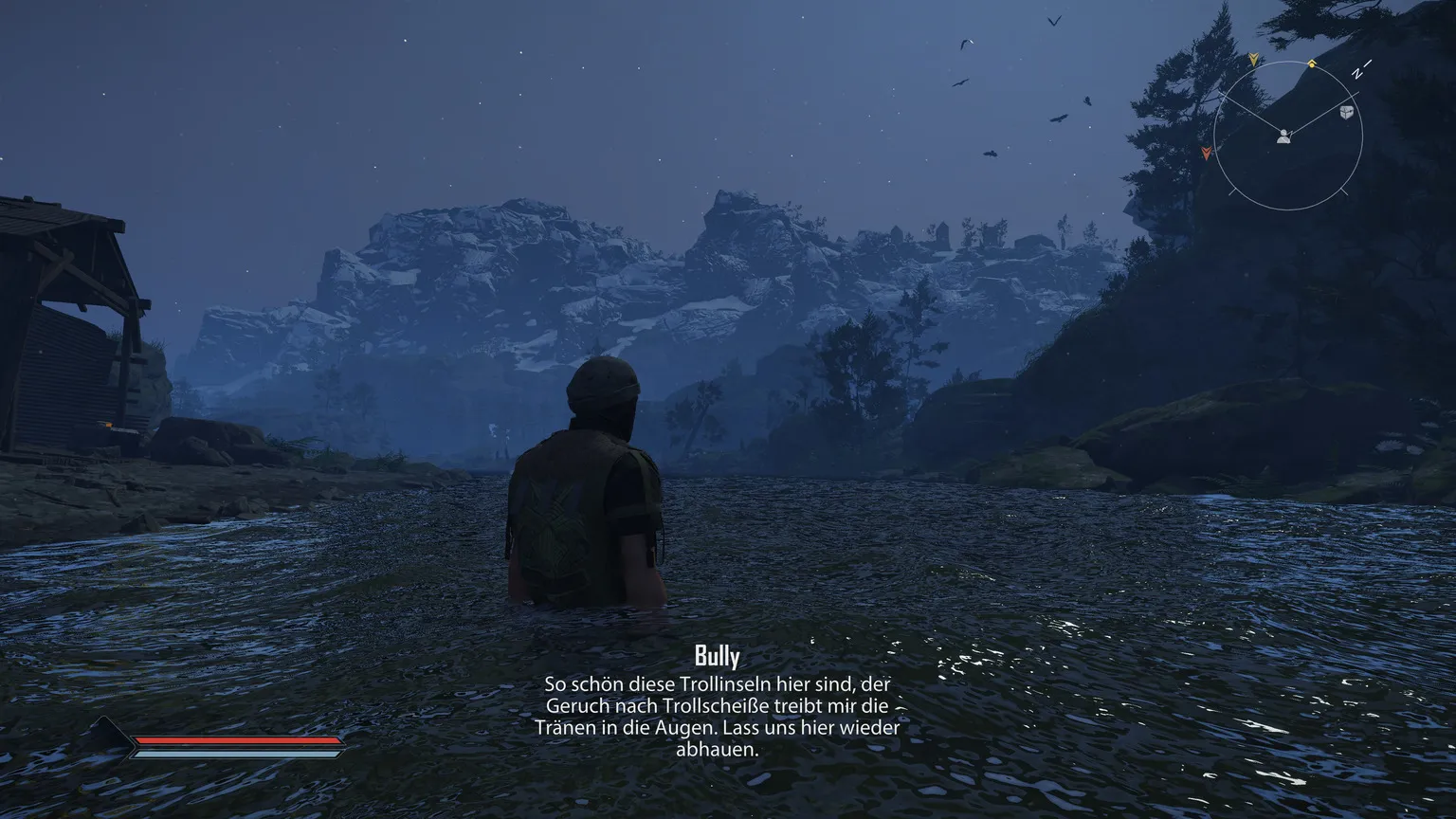The height and width of the screenshot is (819, 1456).
Task: Click the yellow dot marker on the minimap rim
Action: point(1312,64)
